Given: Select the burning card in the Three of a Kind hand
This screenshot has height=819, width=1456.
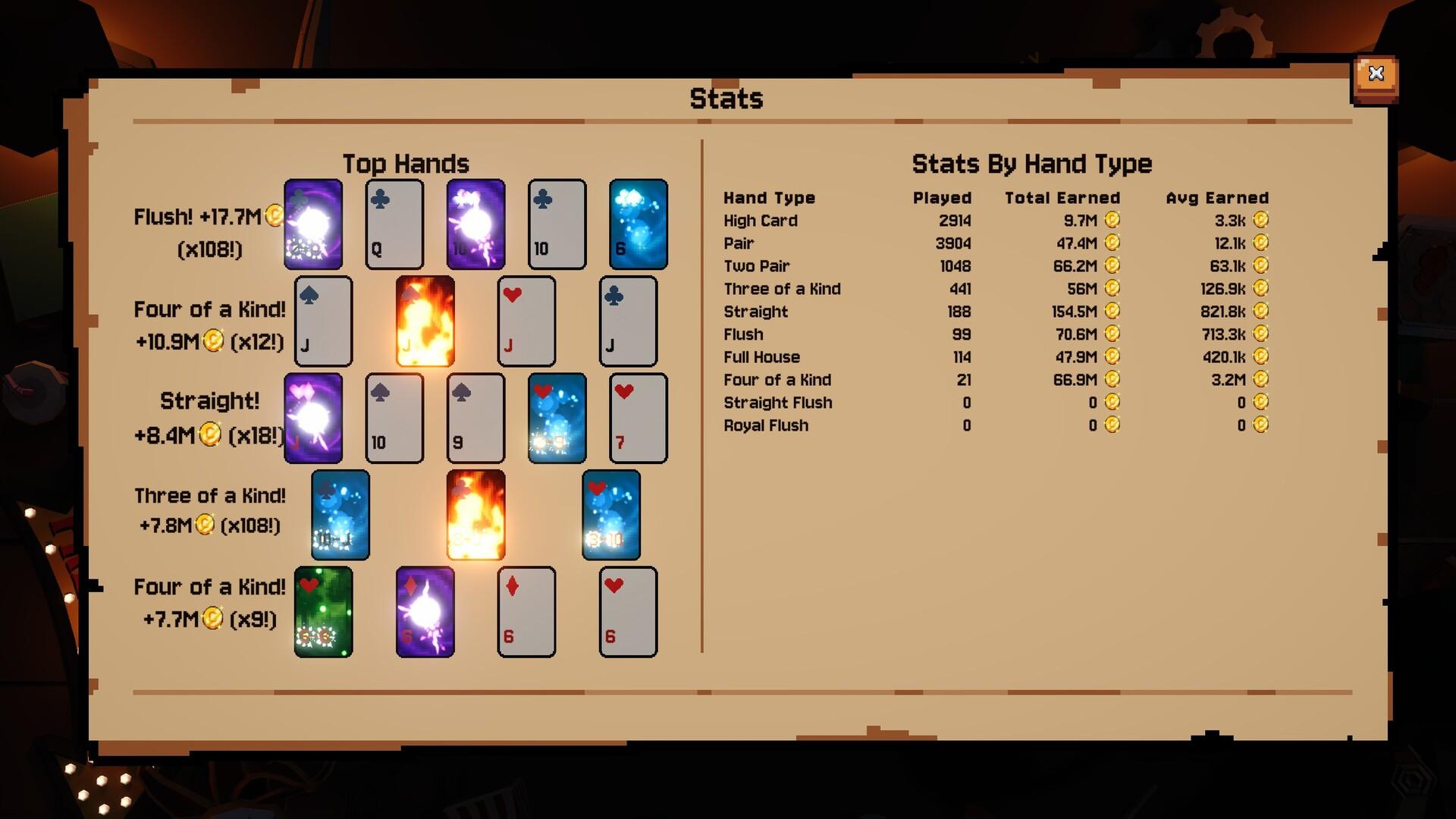Looking at the screenshot, I should point(475,515).
